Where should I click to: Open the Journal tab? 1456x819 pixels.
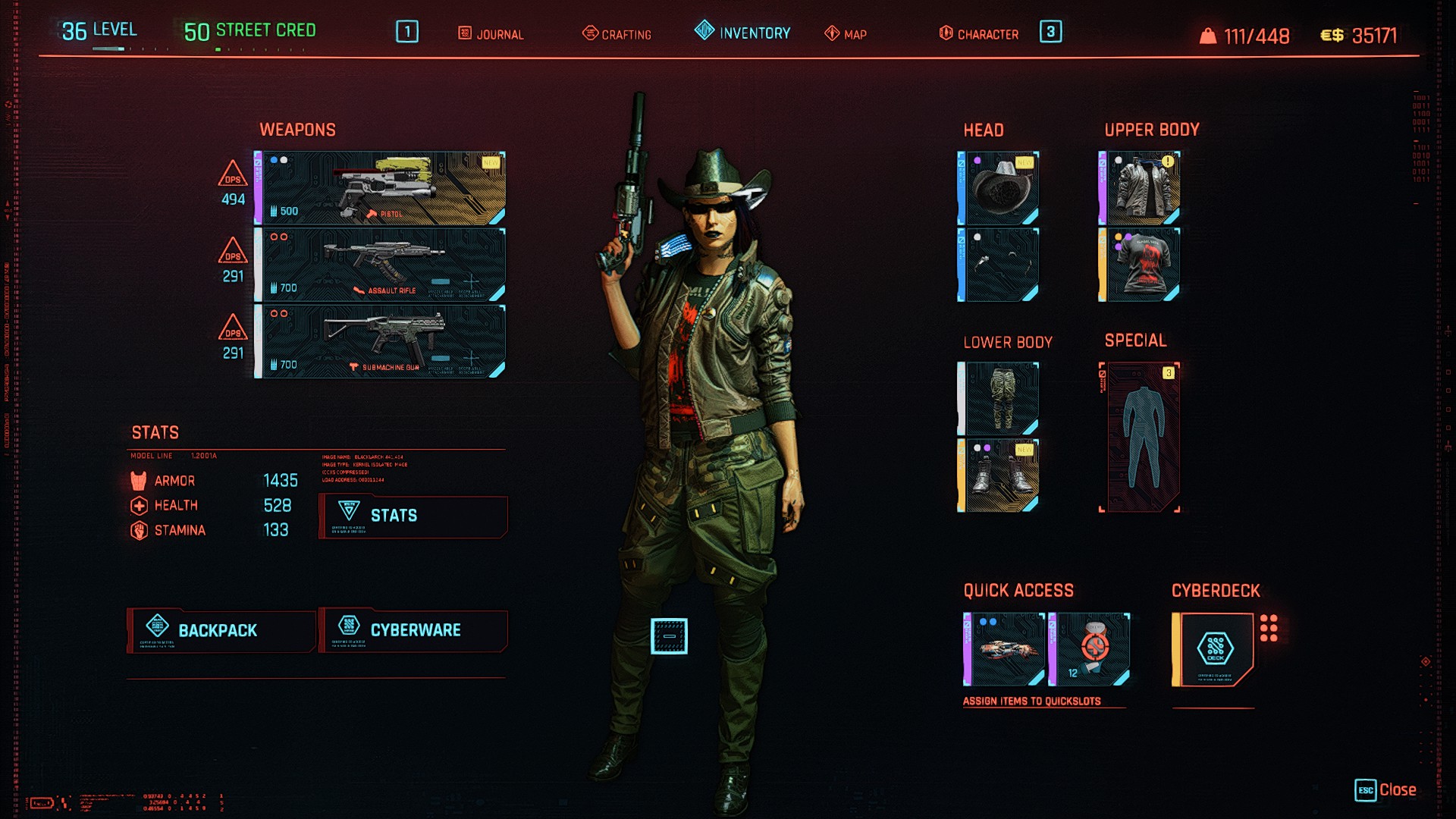[491, 34]
